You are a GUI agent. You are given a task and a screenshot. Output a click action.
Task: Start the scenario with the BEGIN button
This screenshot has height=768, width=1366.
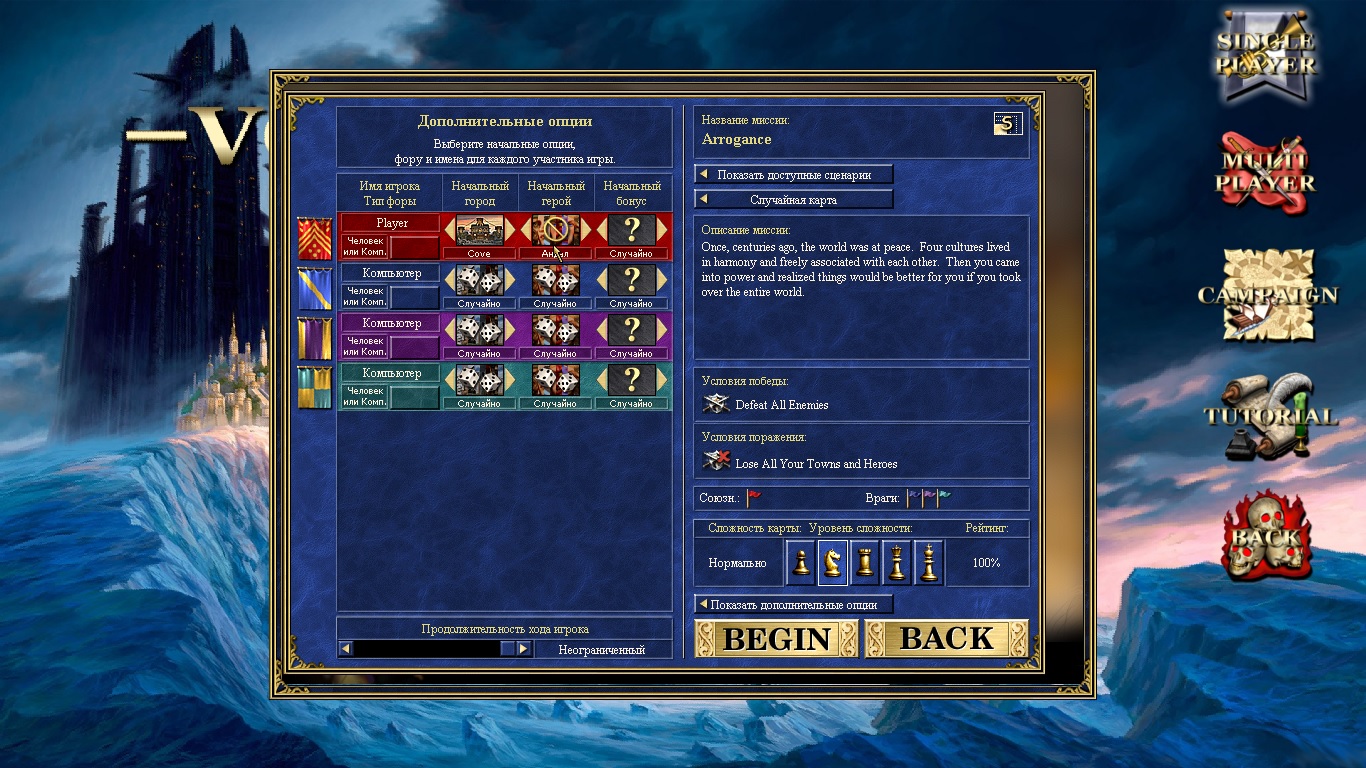tap(776, 638)
